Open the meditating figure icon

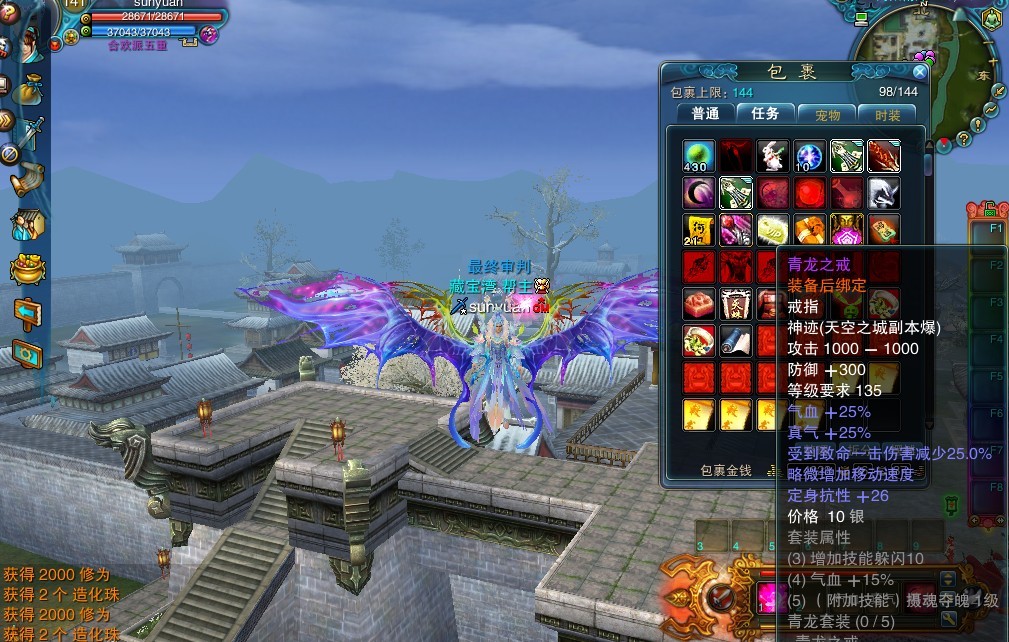pos(991,19)
